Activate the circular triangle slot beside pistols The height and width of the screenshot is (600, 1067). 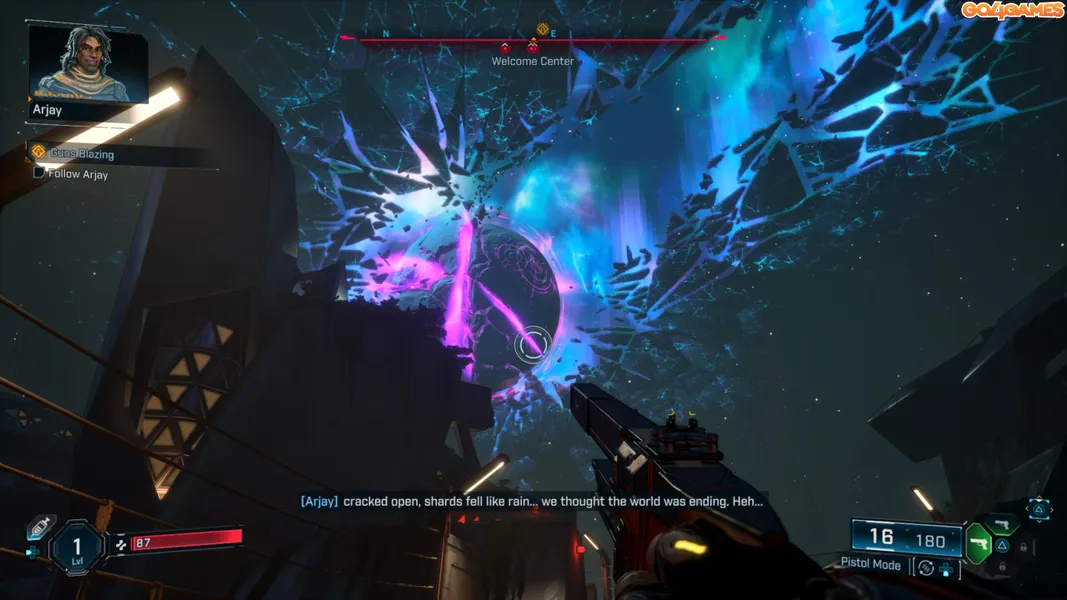[1001, 546]
